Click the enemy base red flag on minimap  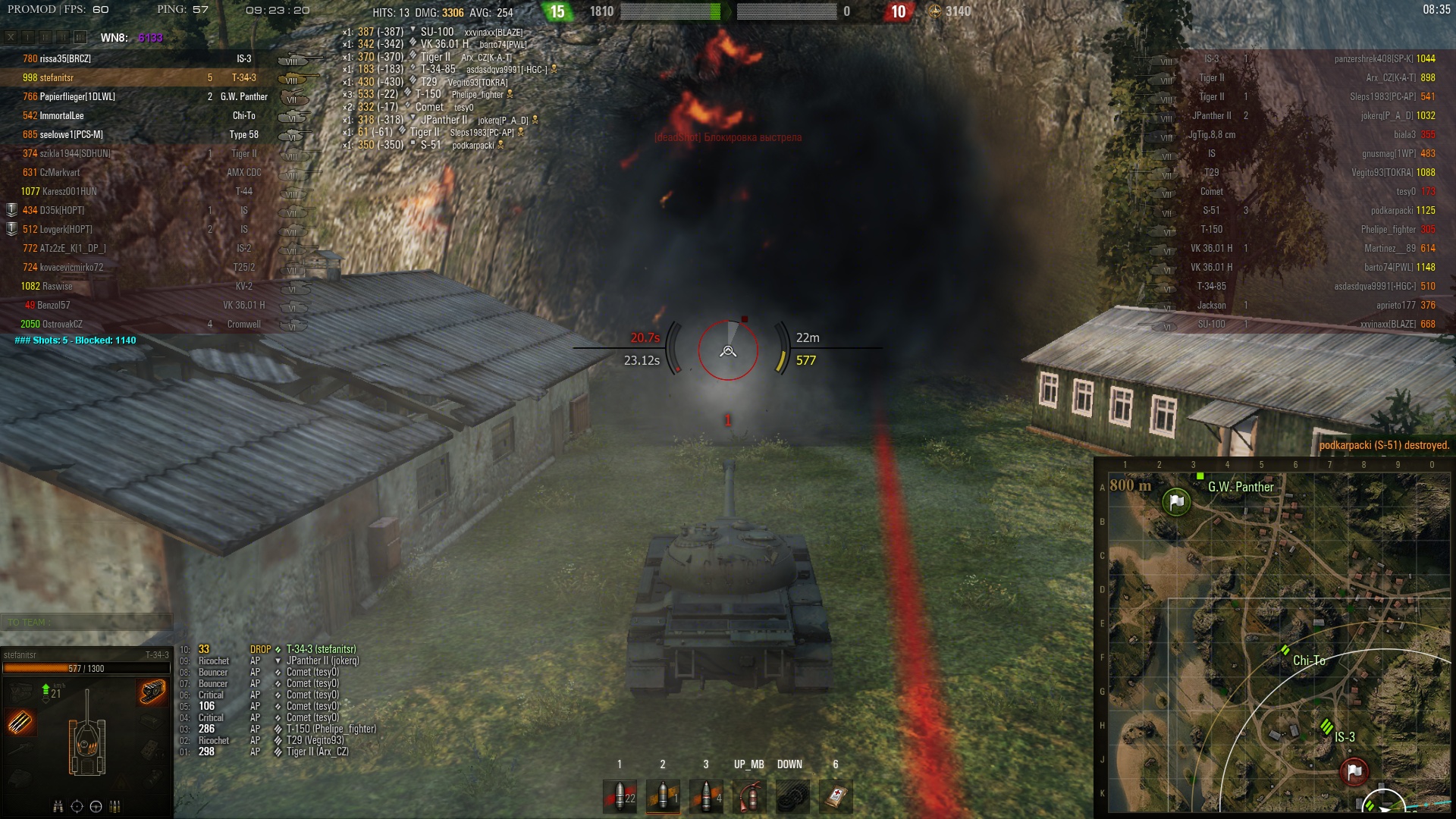1354,771
